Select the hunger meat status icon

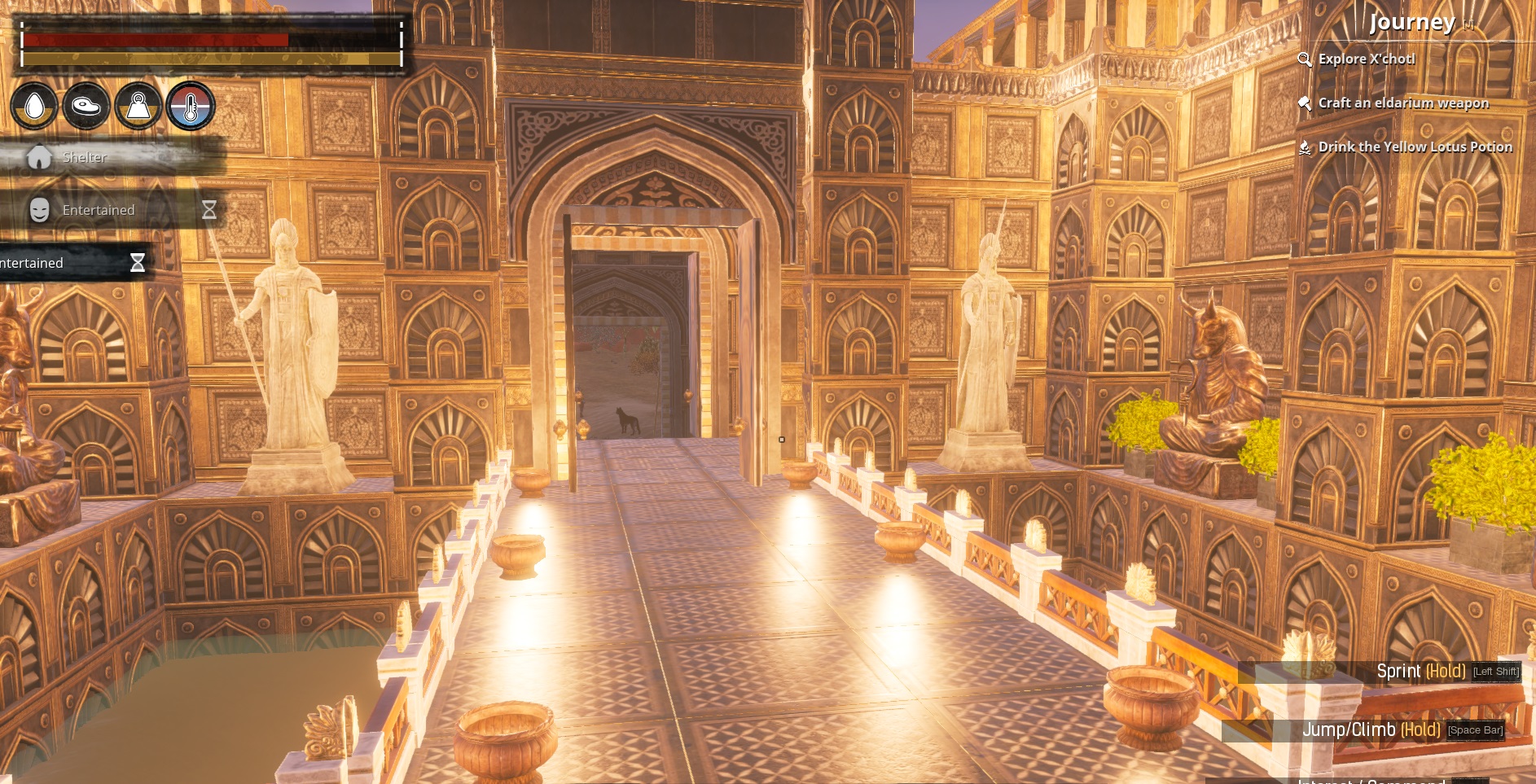click(x=86, y=106)
